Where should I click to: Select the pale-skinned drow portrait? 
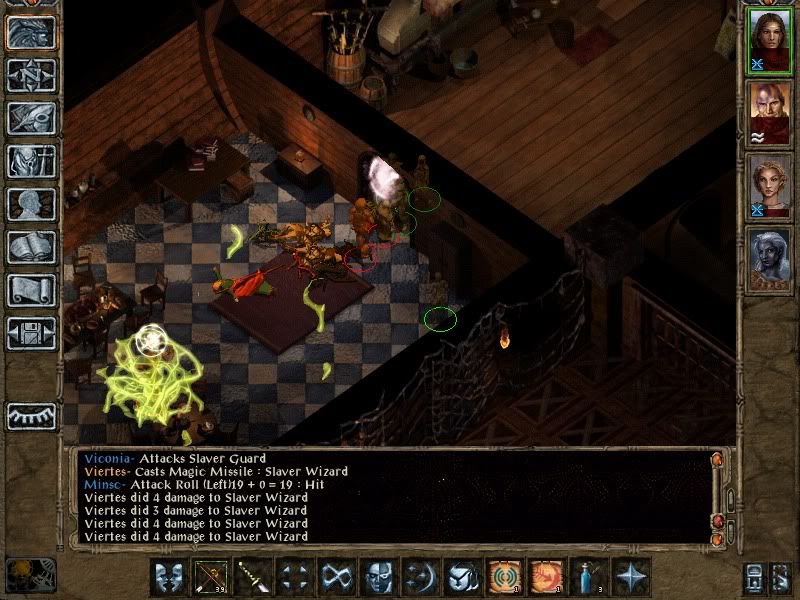pos(769,260)
